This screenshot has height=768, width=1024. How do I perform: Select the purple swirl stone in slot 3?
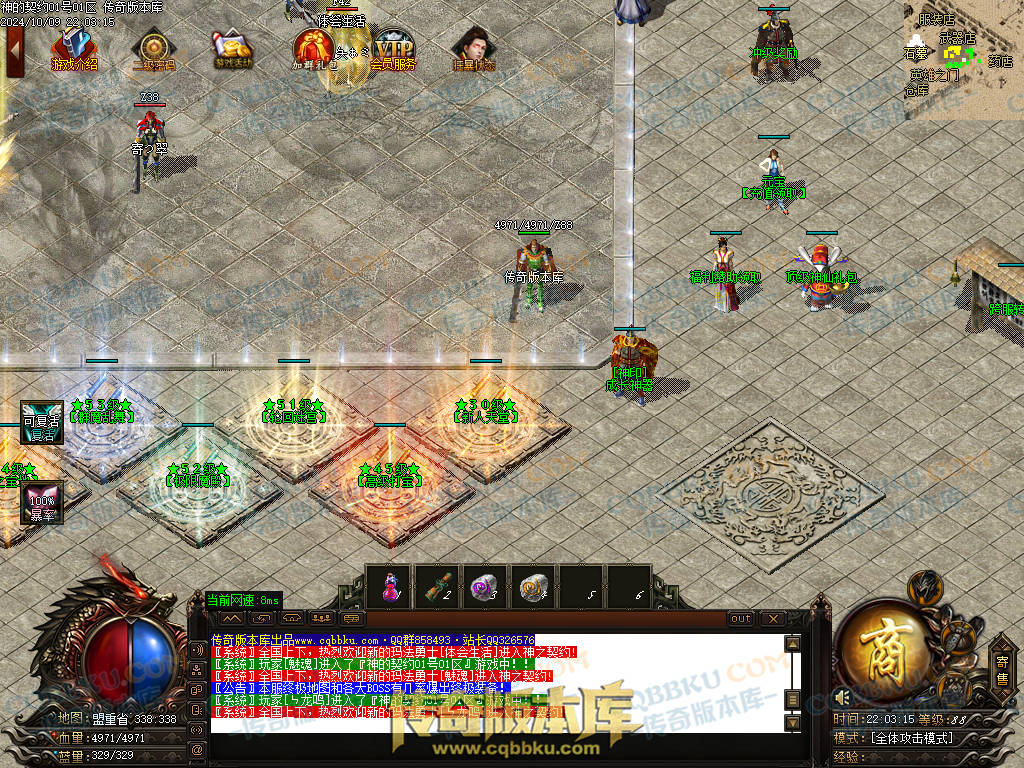click(485, 587)
